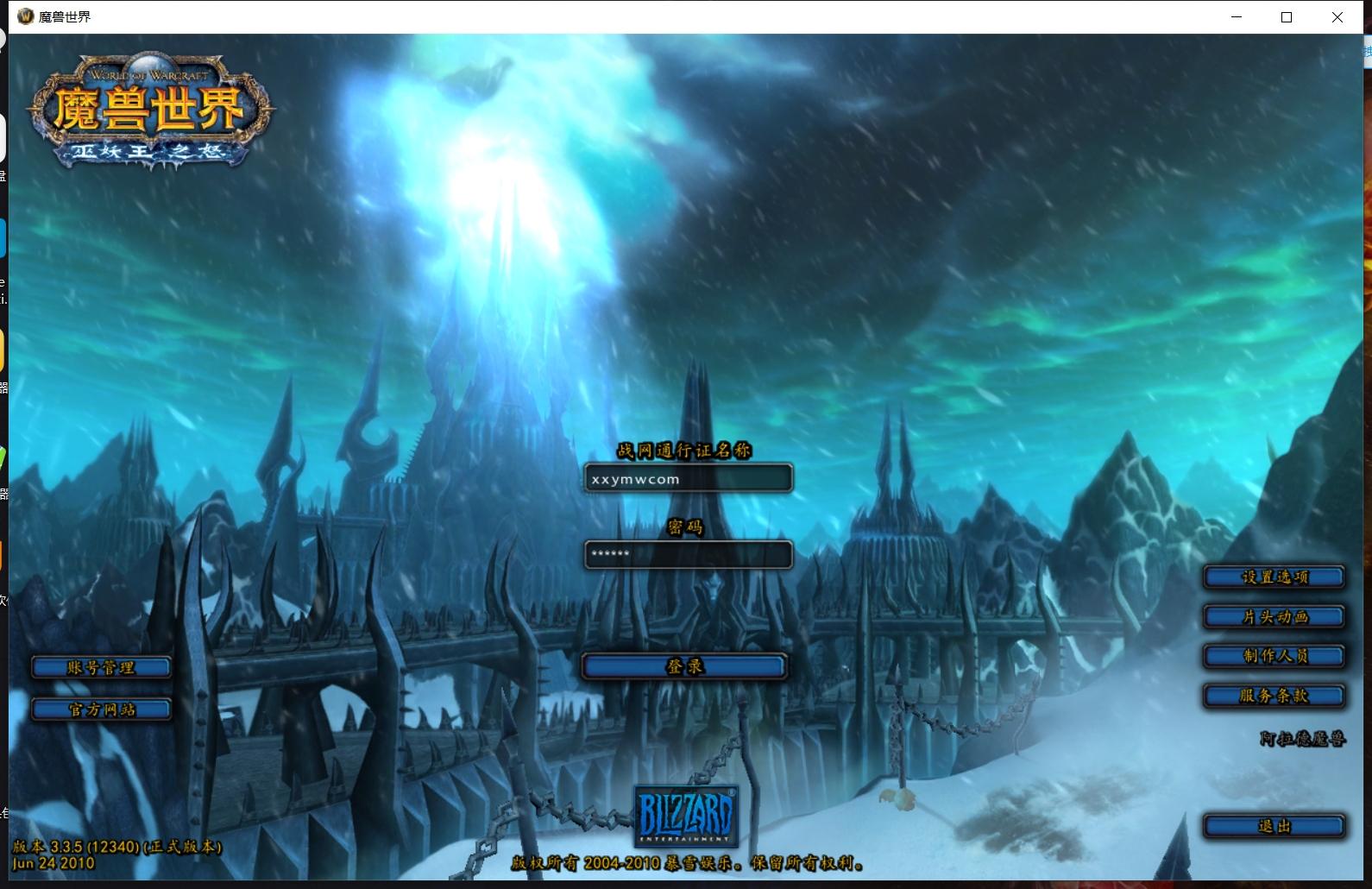Click the World of Warcraft icon in the title bar
The height and width of the screenshot is (889, 1372).
[x=24, y=16]
